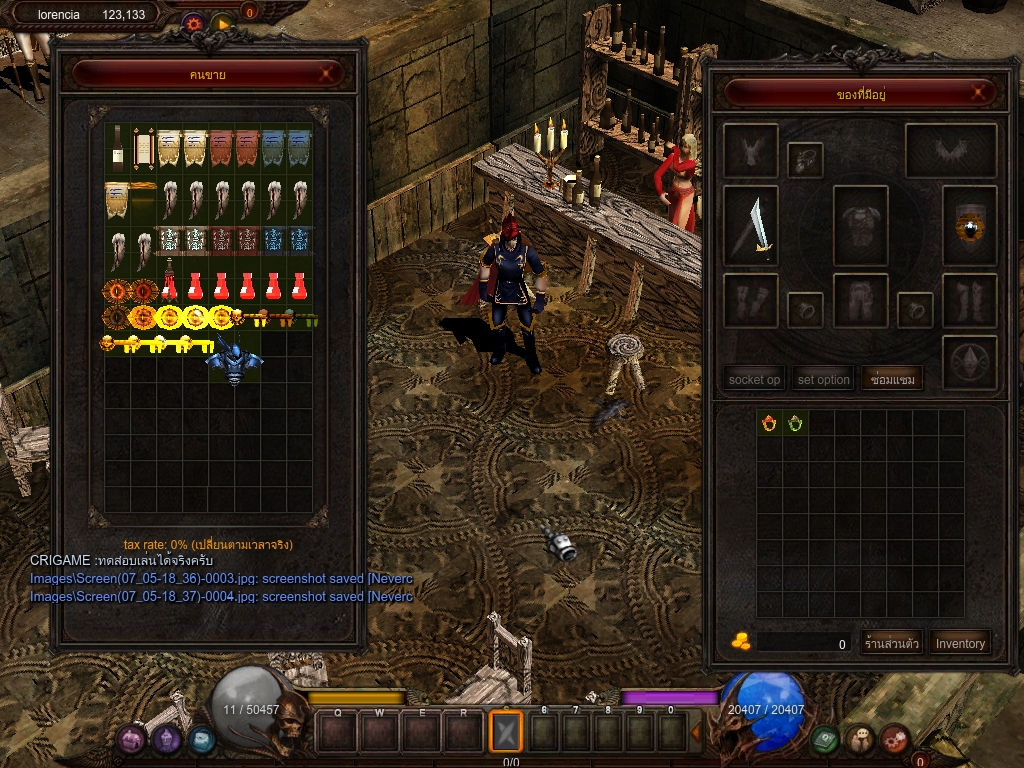Click the red gear icon near coordinates

[x=193, y=21]
